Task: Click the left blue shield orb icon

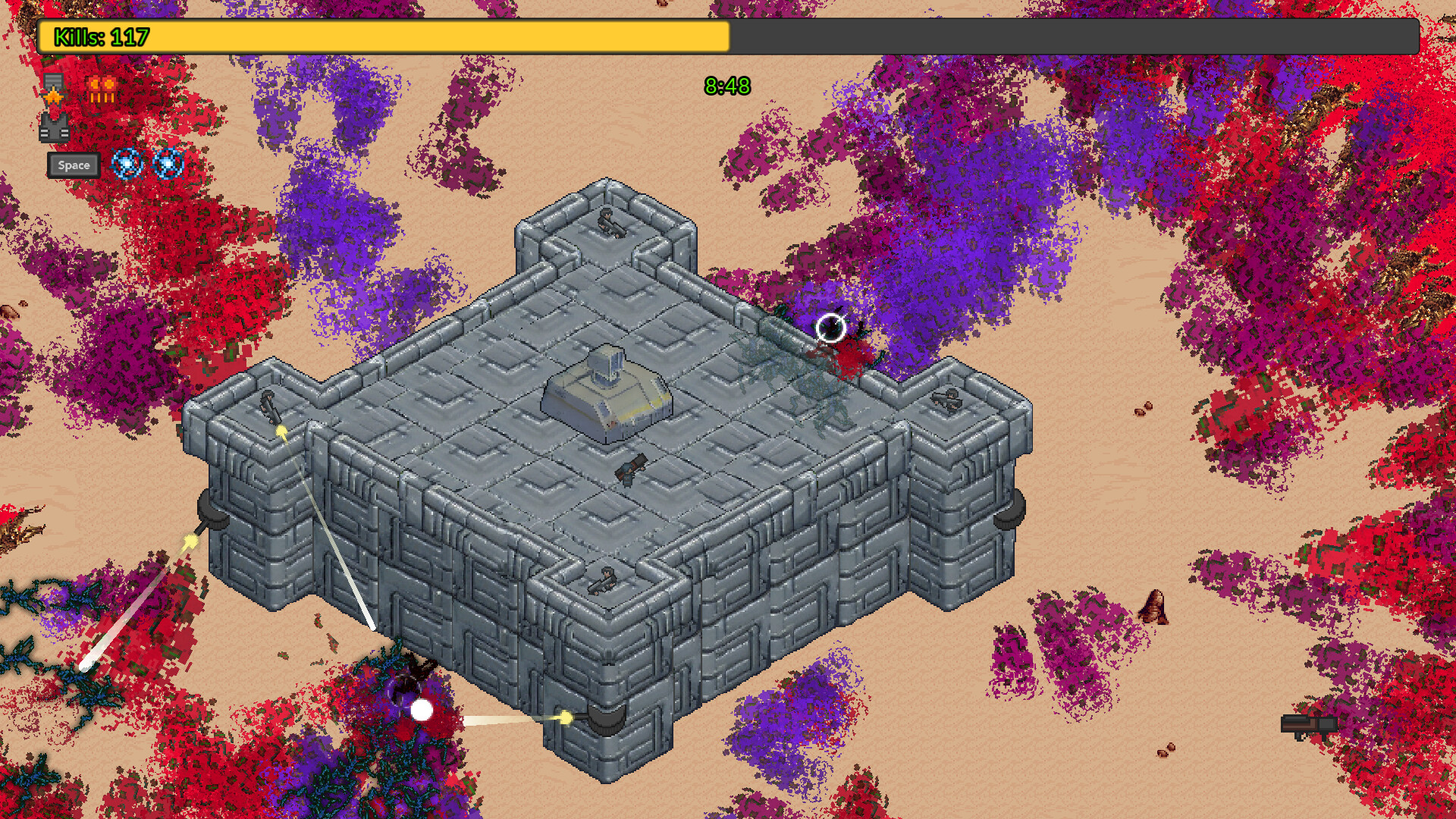Action: click(127, 165)
